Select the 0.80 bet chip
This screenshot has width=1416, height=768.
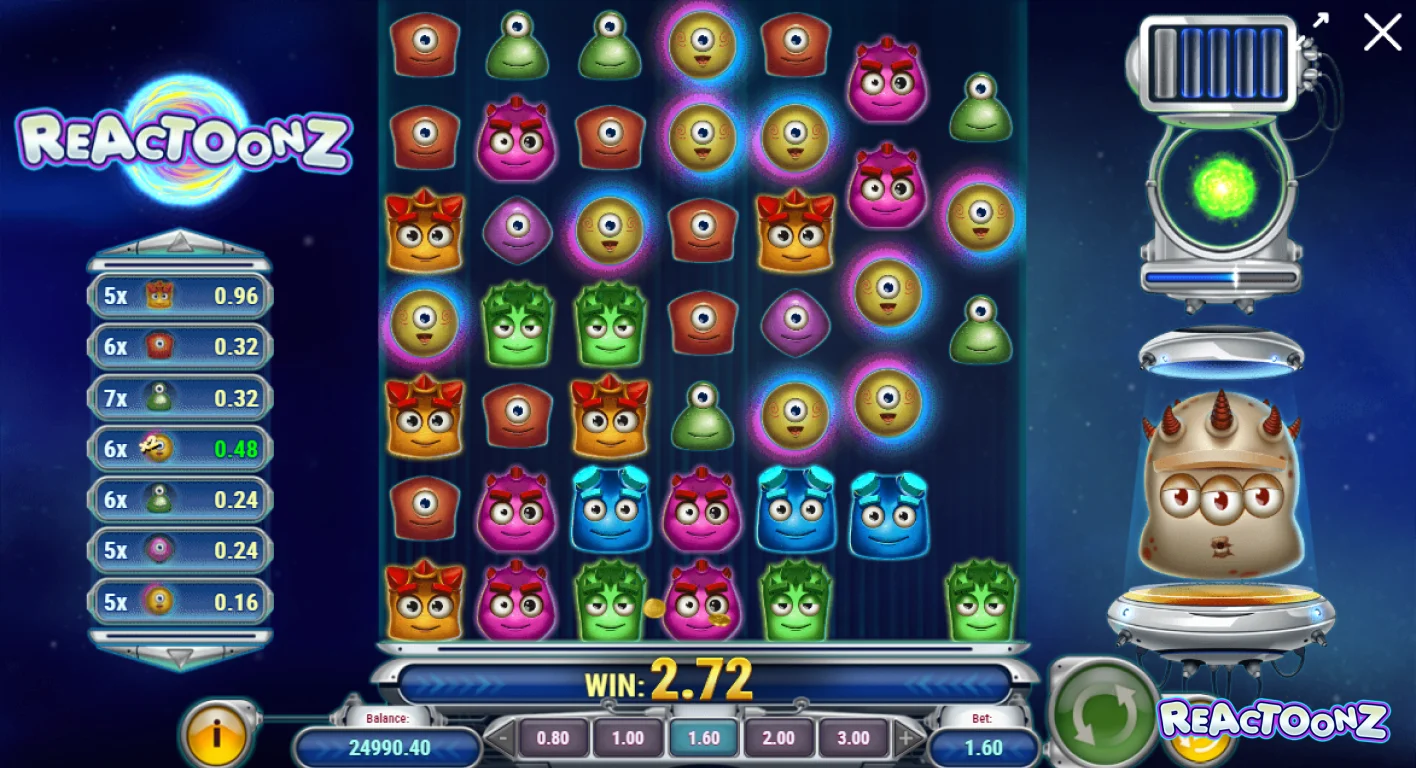(x=553, y=738)
